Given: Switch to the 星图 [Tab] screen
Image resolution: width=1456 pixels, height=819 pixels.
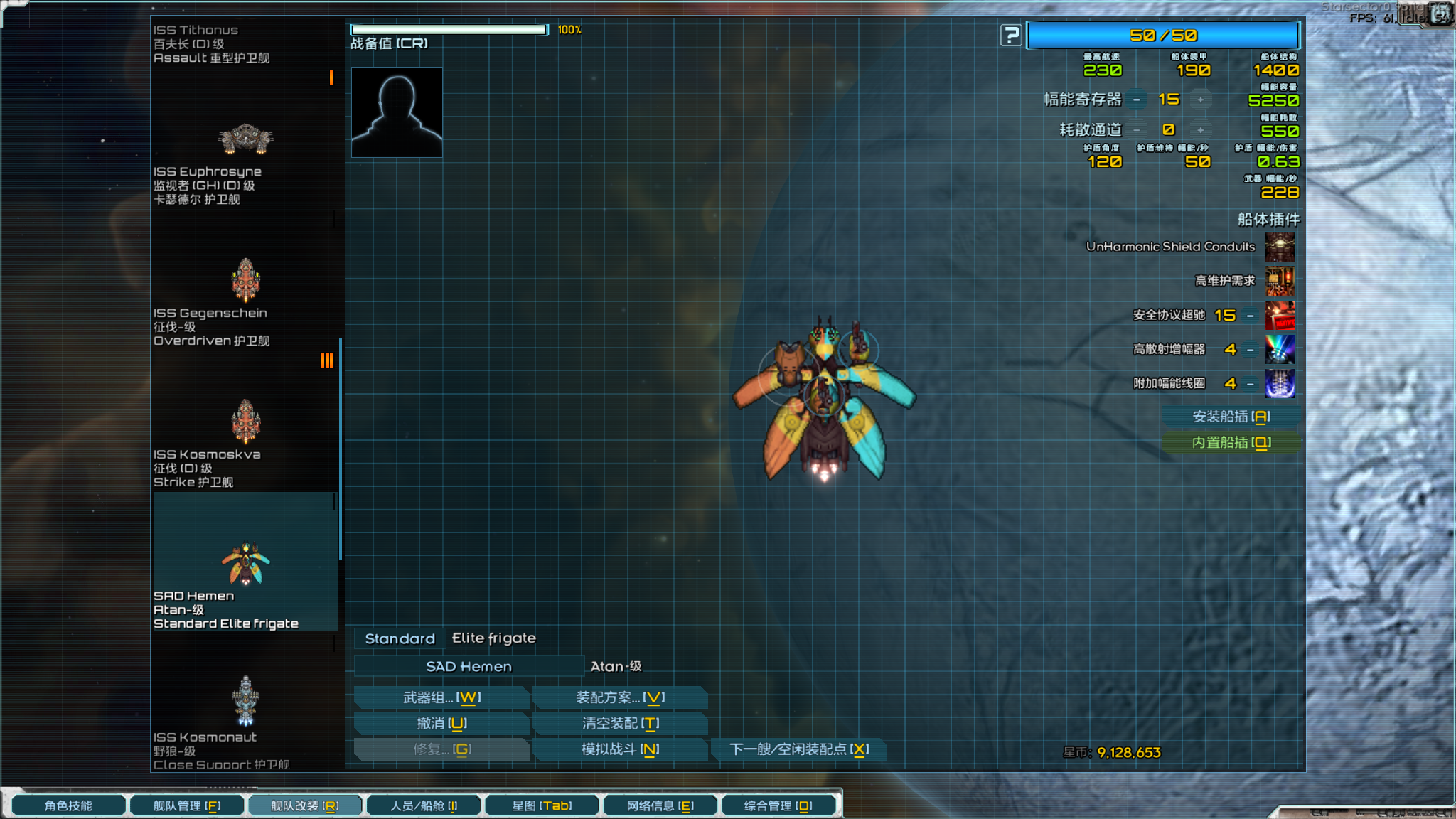Looking at the screenshot, I should tap(542, 805).
